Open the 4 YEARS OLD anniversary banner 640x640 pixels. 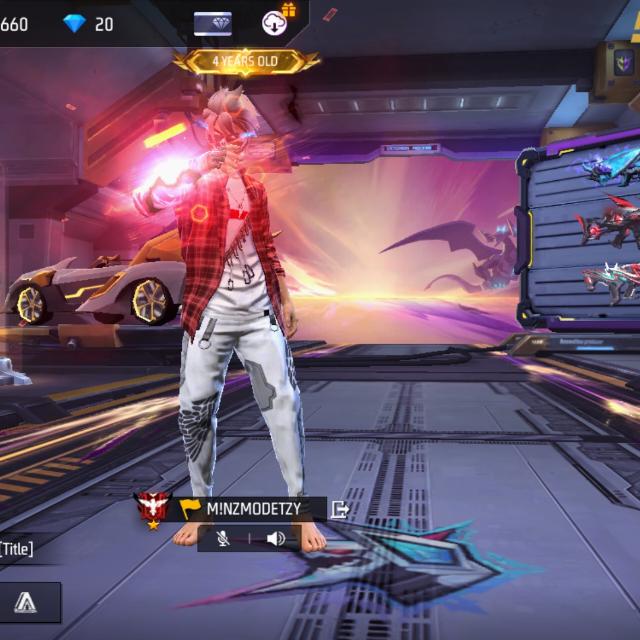click(x=246, y=61)
